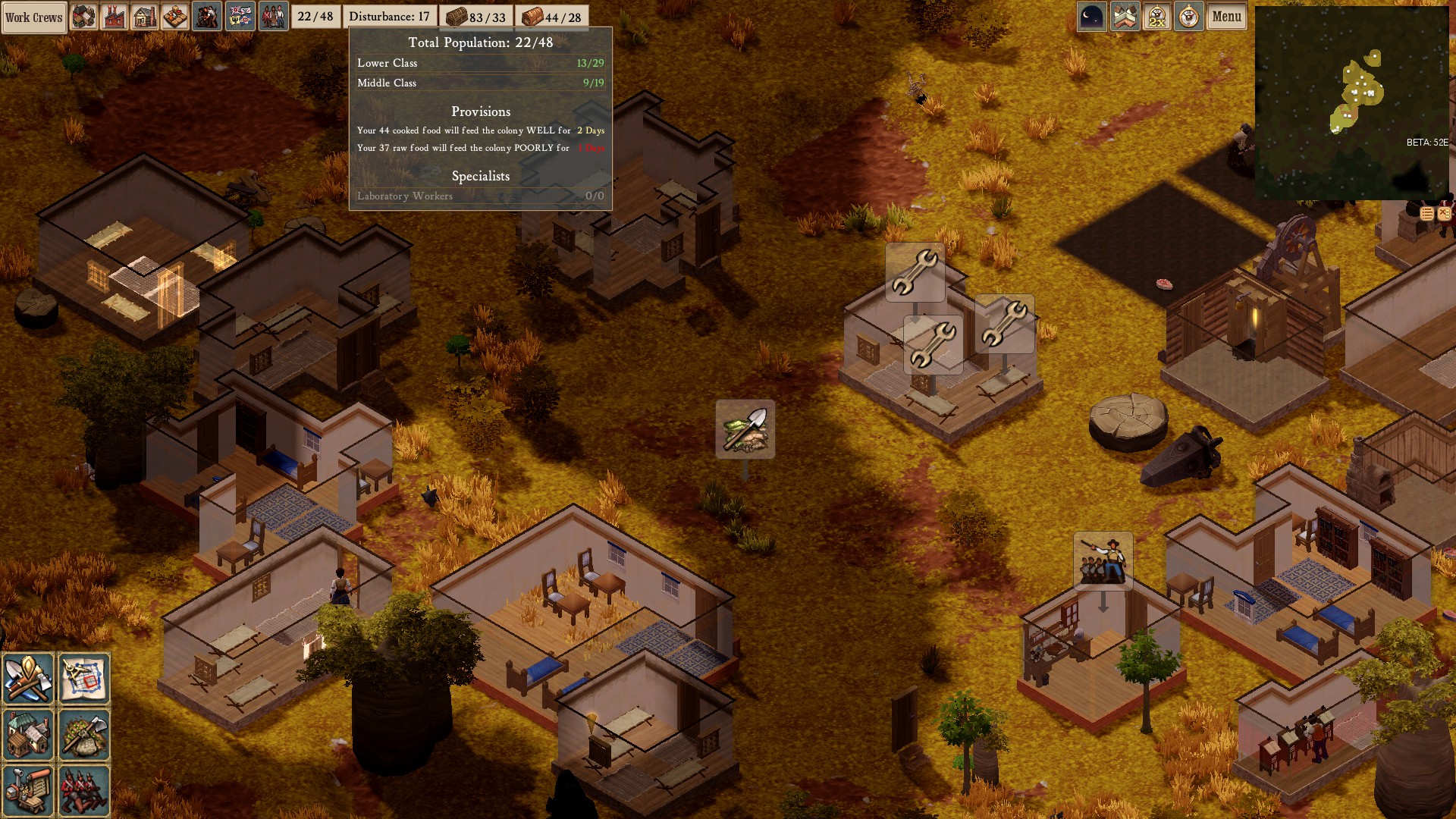The image size is (1456, 819).
Task: Open the shovel and axe tools category
Action: (28, 678)
